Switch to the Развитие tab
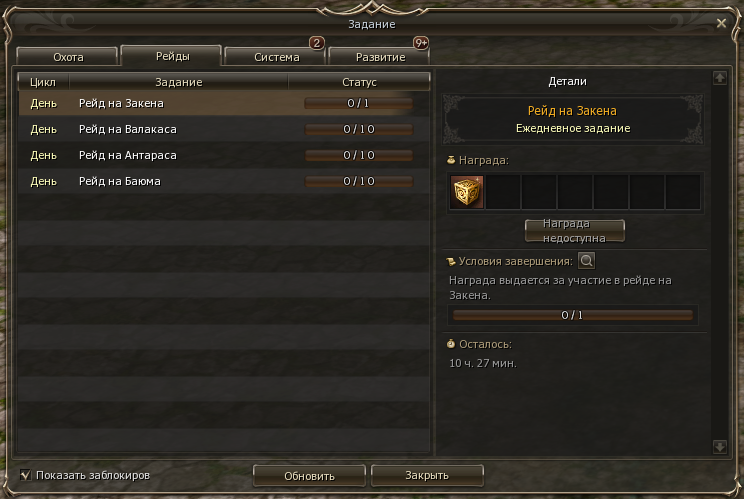744x499 pixels. click(379, 57)
